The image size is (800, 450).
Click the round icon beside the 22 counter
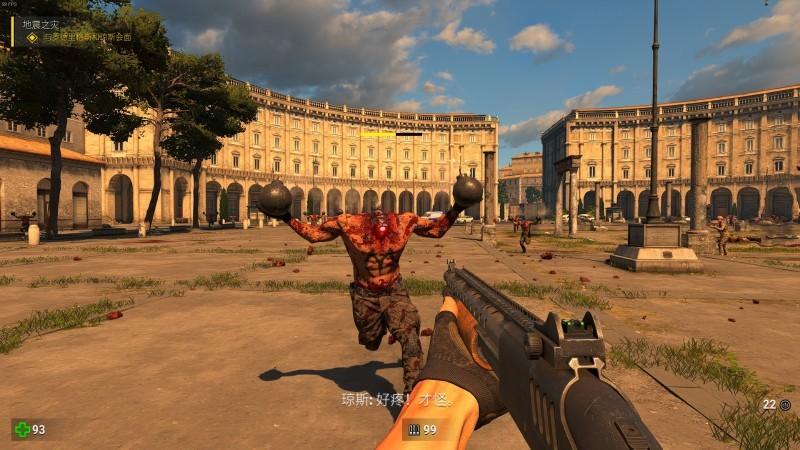(x=785, y=405)
